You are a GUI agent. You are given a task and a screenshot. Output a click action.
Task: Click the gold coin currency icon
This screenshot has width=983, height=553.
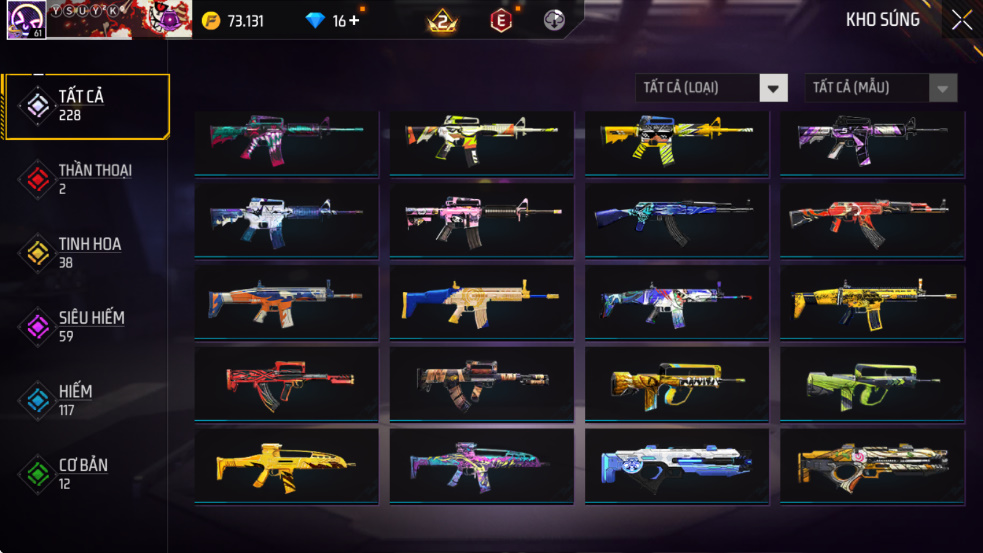[211, 21]
